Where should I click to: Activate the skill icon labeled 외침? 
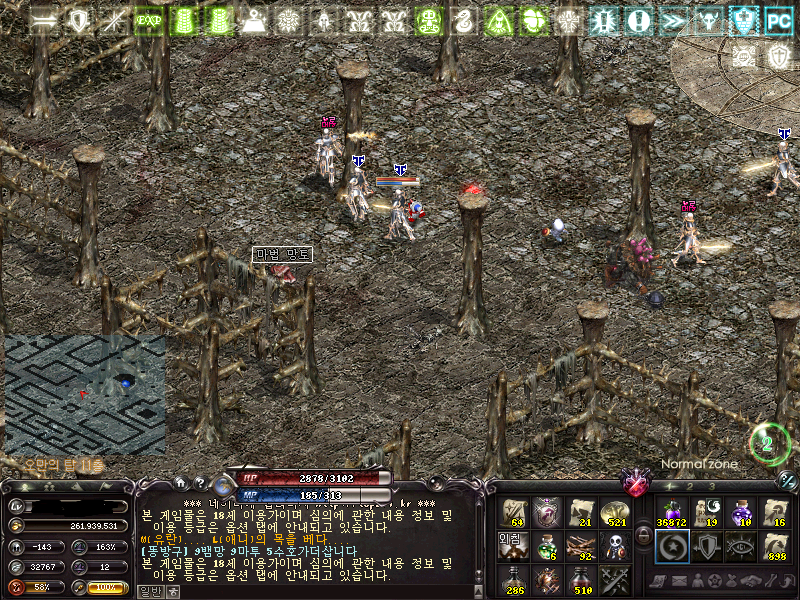pyautogui.click(x=513, y=546)
